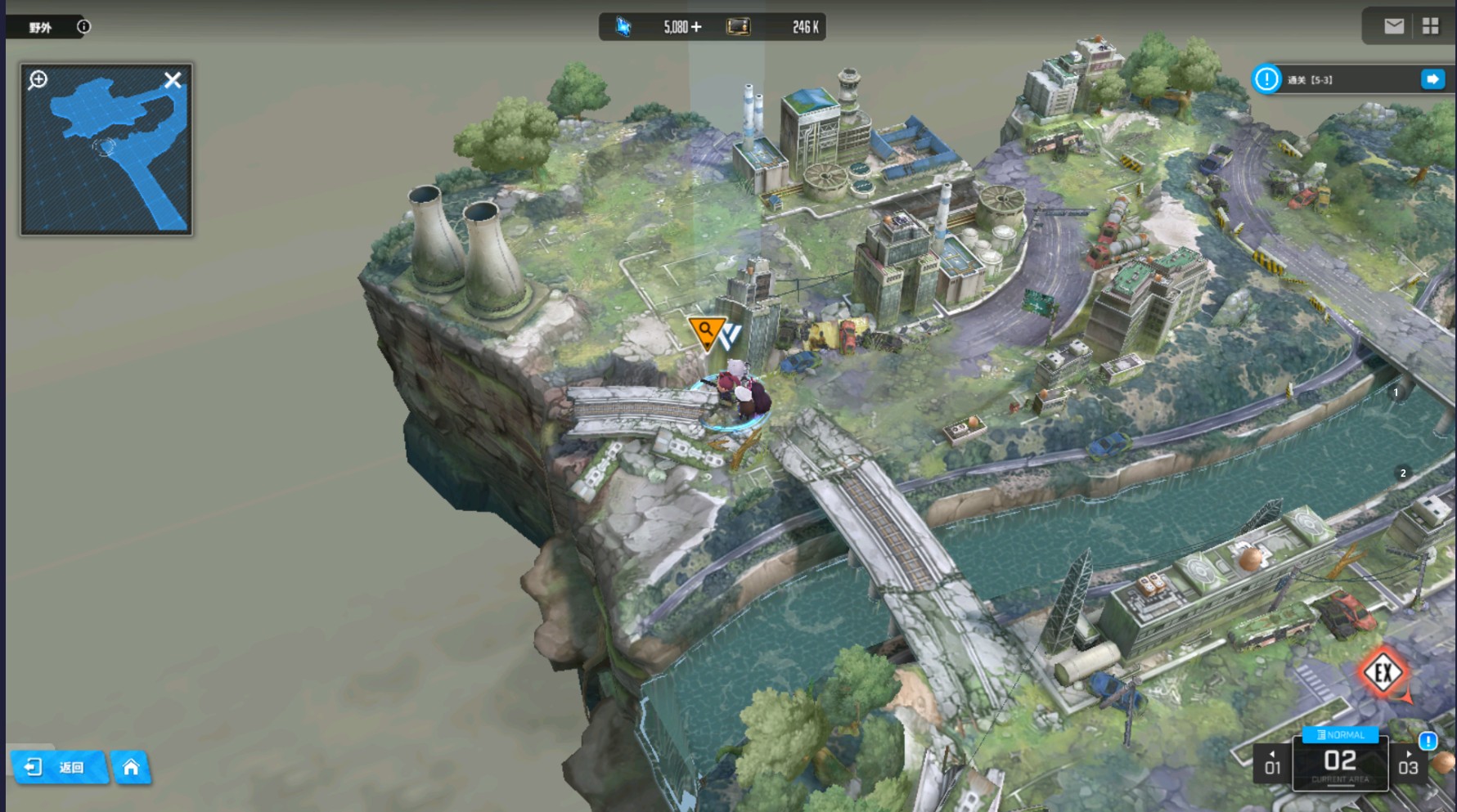Screen dimensions: 1457x812
Task: Open the blue exclamation alert near area 03
Action: (x=1428, y=741)
